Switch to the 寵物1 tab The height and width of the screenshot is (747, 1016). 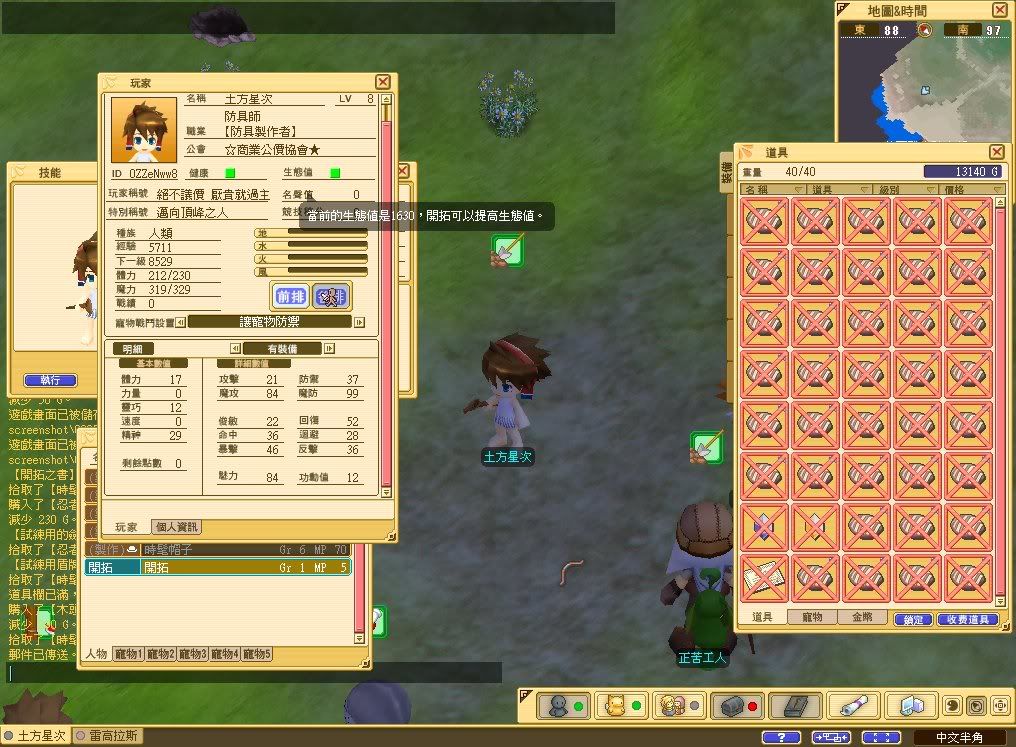click(128, 654)
